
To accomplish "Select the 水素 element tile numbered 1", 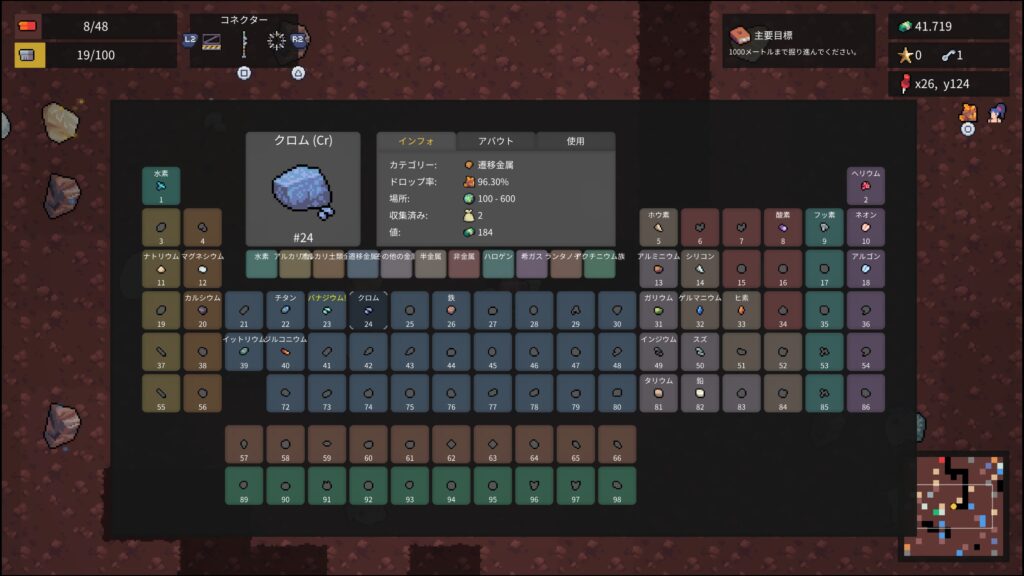I will 161,186.
